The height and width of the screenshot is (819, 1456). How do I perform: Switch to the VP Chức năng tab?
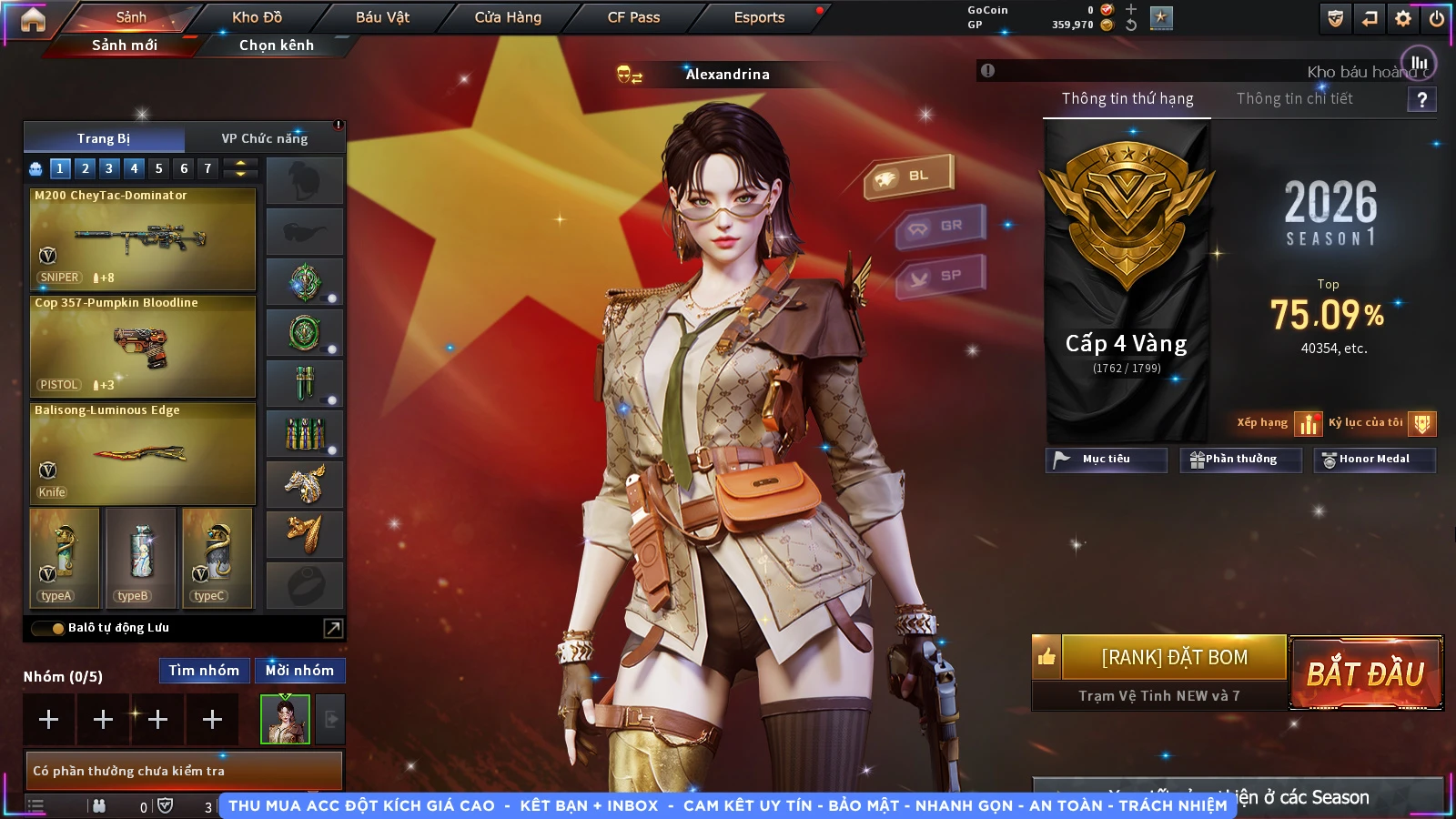click(x=265, y=138)
